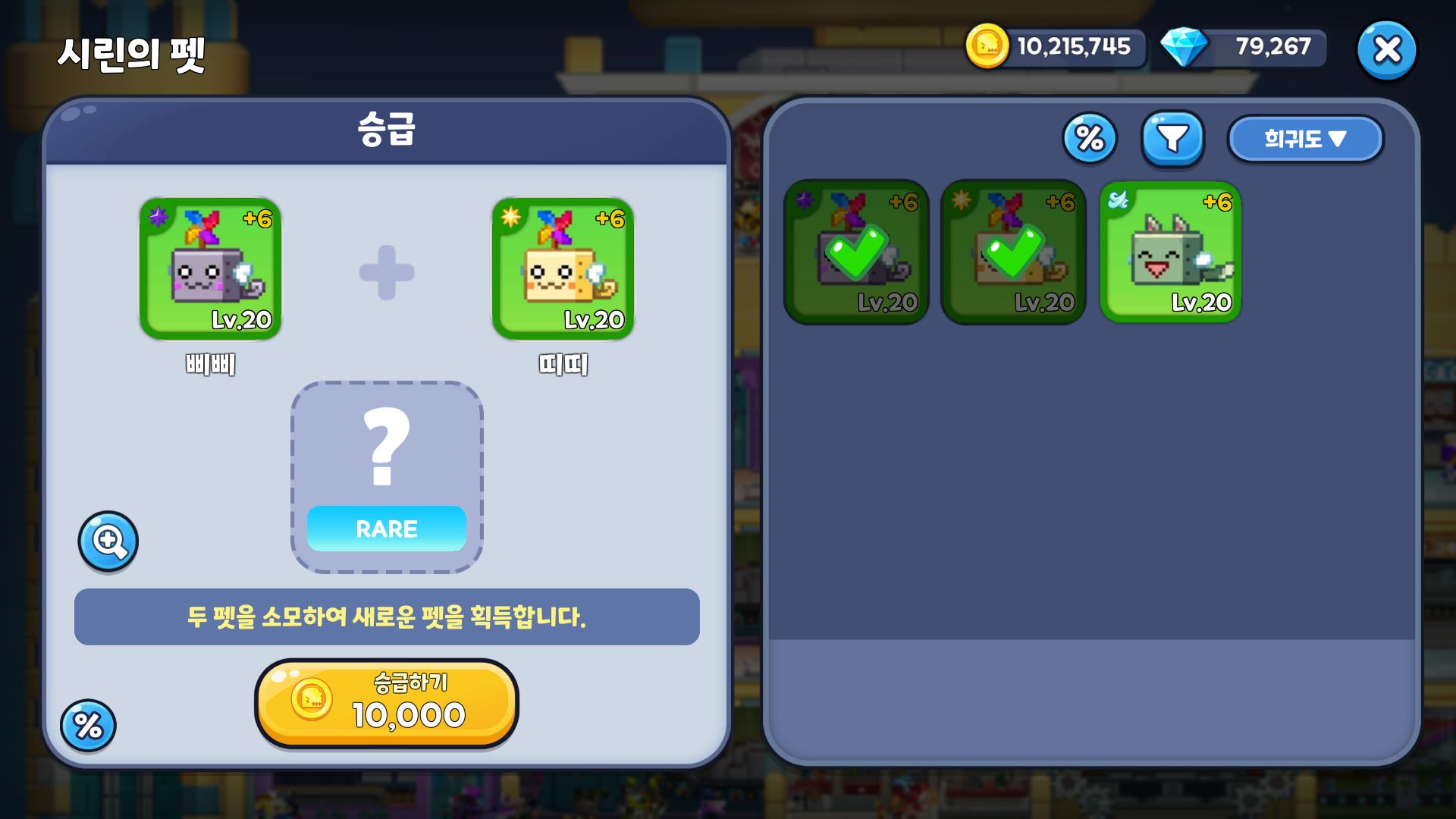Viewport: 1456px width, 819px height.
Task: Select the 승급 tab header
Action: point(386,130)
